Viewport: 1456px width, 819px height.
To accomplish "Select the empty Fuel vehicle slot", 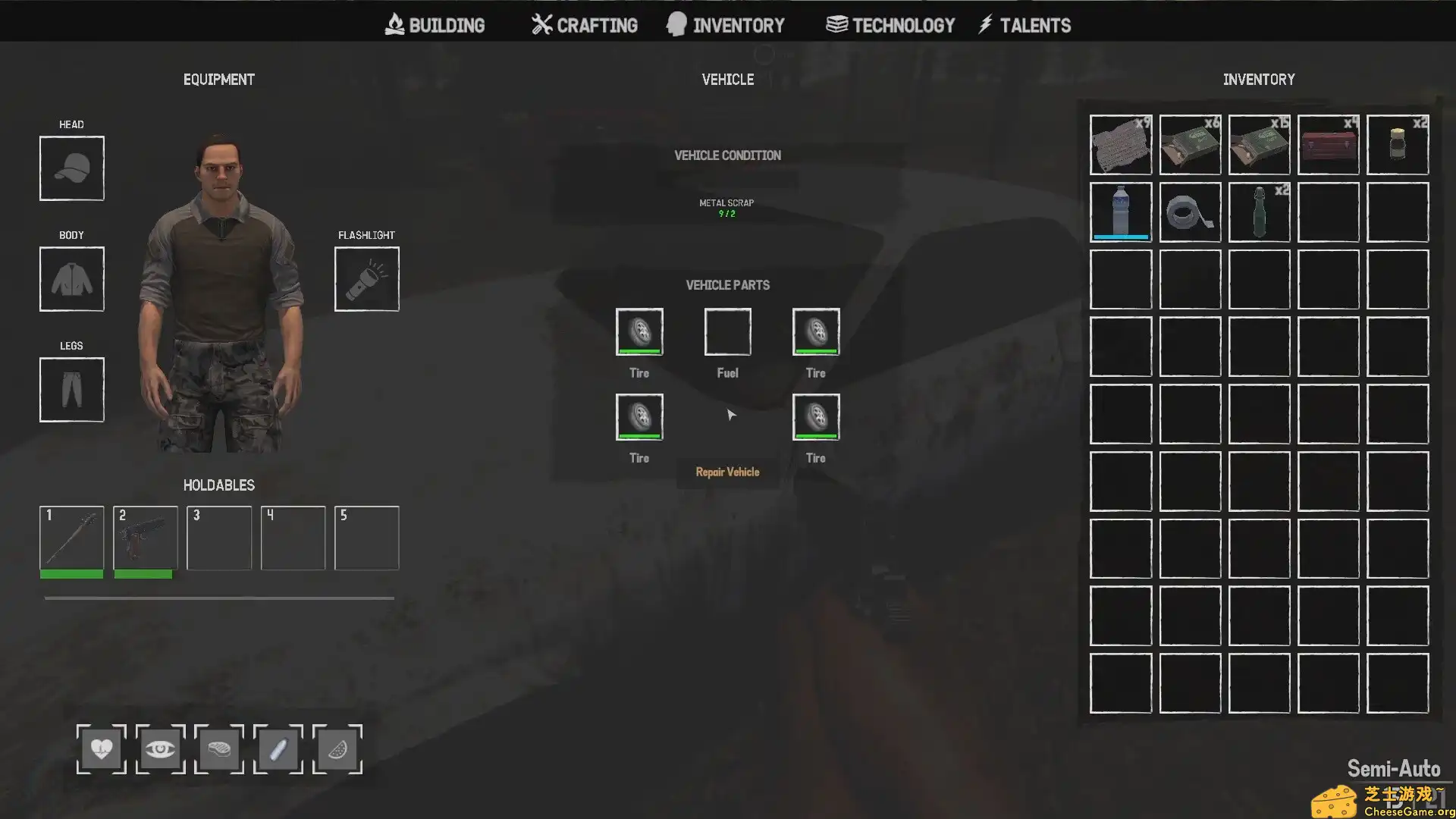I will click(x=726, y=331).
